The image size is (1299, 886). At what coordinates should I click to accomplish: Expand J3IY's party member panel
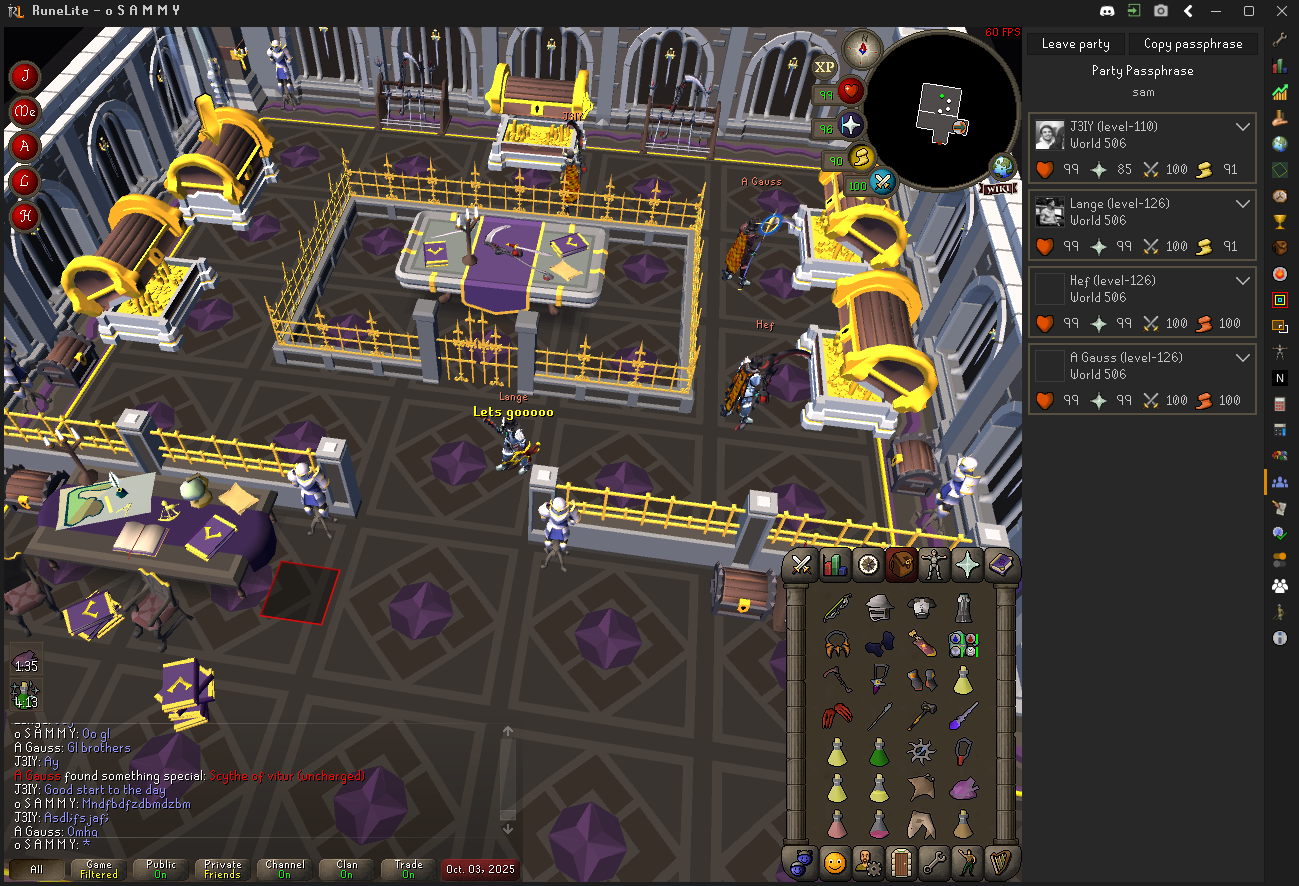tap(1243, 127)
